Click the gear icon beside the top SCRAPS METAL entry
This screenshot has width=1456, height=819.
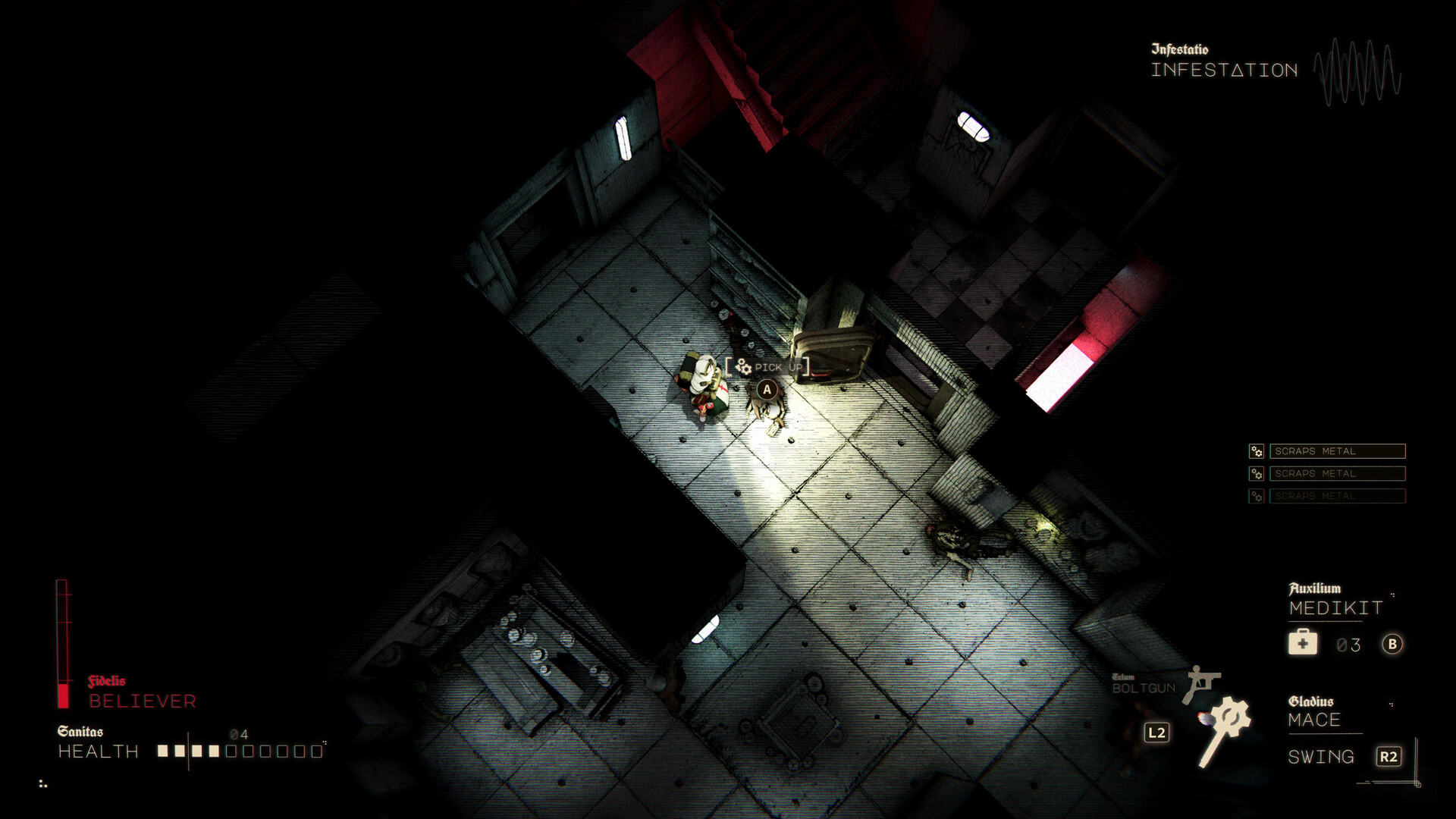(1255, 450)
